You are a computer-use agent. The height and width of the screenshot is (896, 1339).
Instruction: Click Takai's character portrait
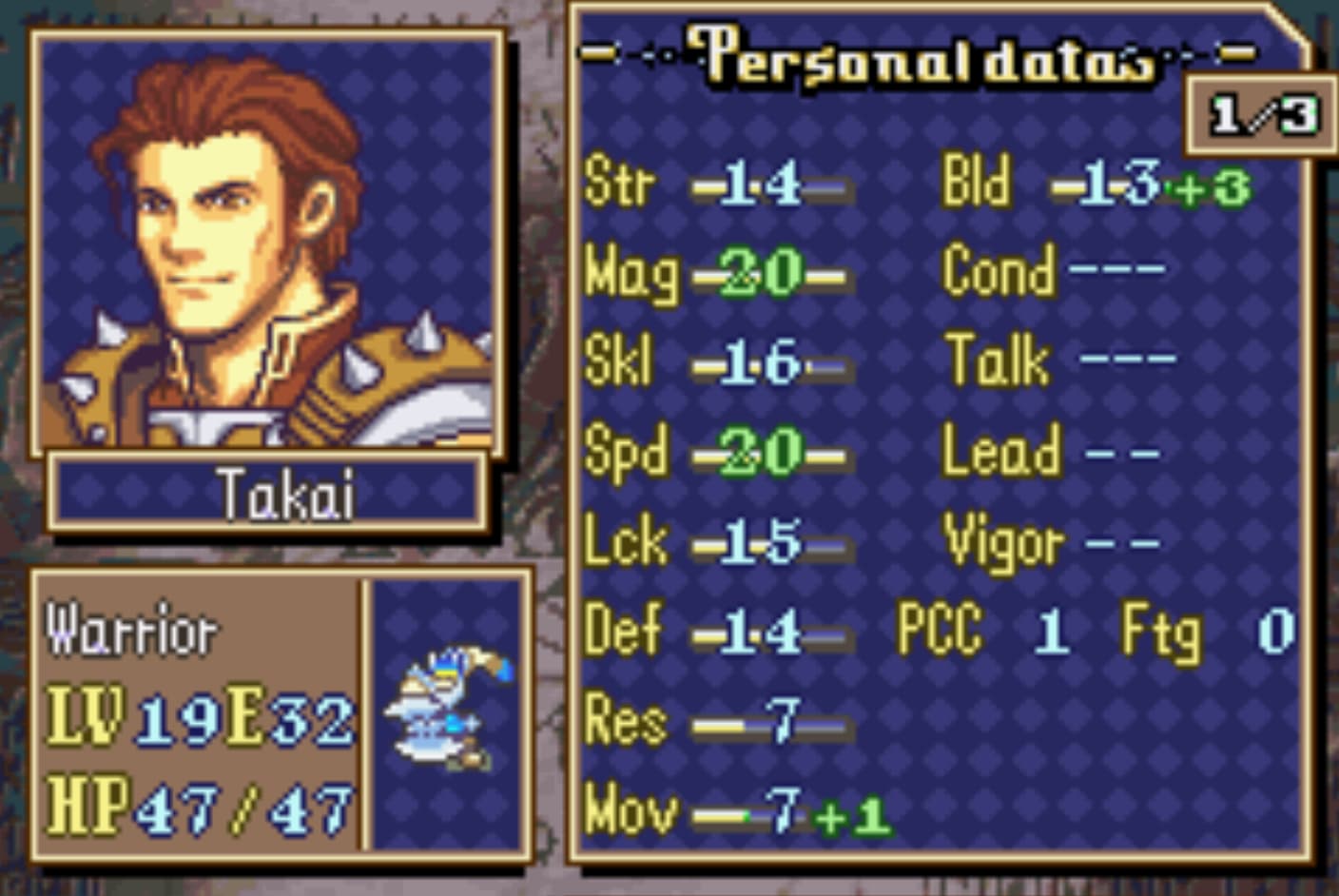pyautogui.click(x=268, y=243)
